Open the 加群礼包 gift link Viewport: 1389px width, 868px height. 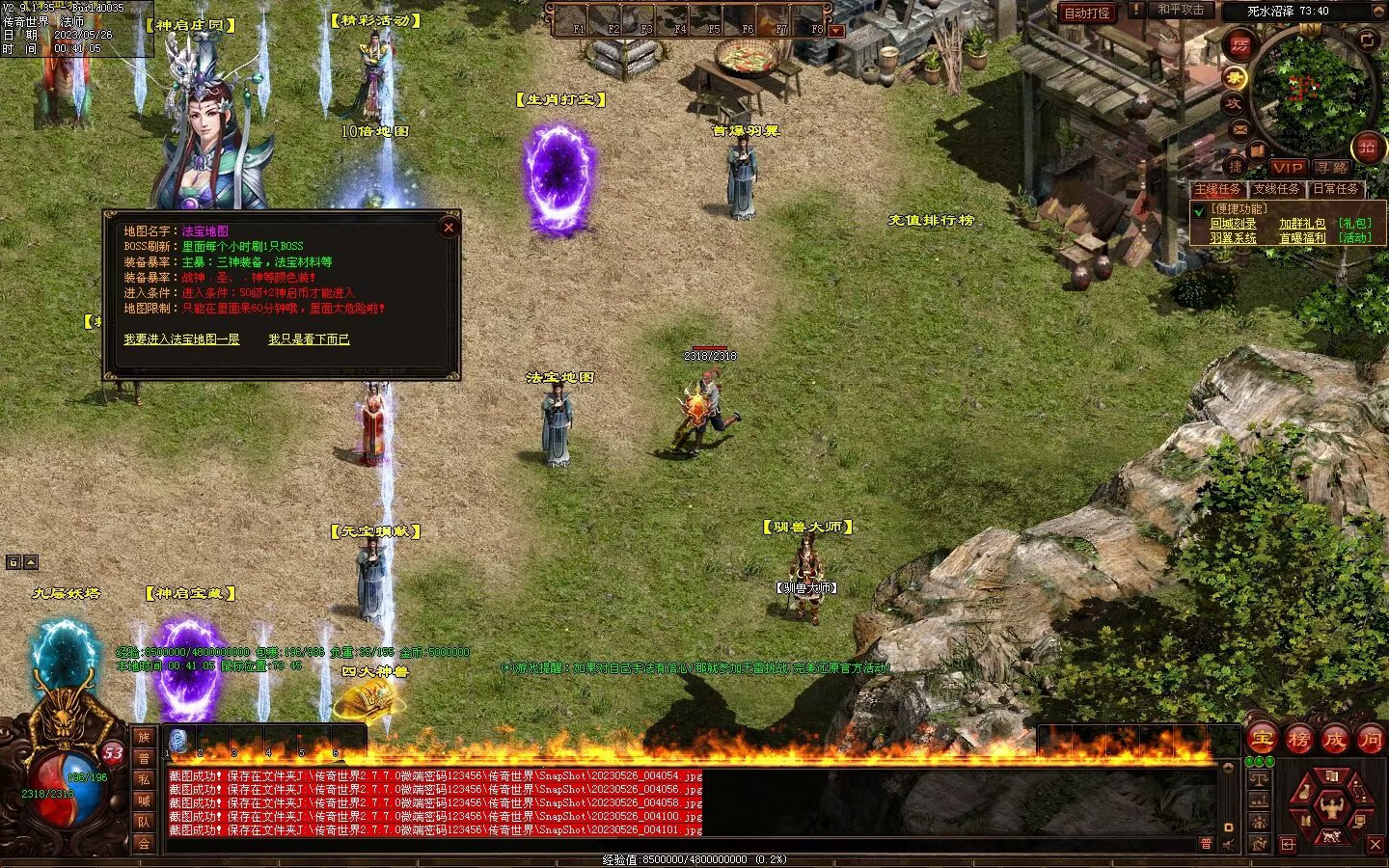pyautogui.click(x=1302, y=224)
